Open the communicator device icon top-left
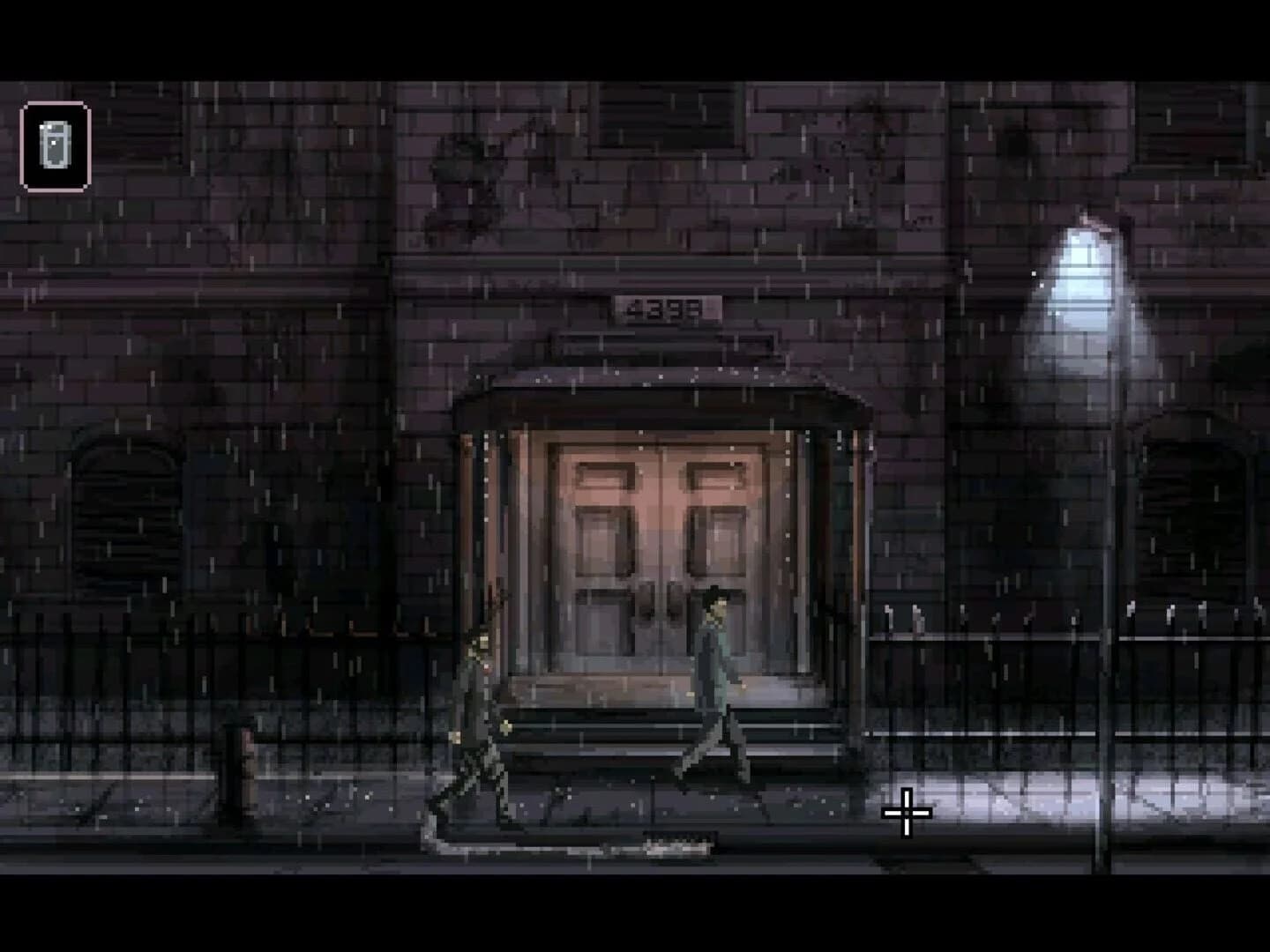 coord(56,146)
